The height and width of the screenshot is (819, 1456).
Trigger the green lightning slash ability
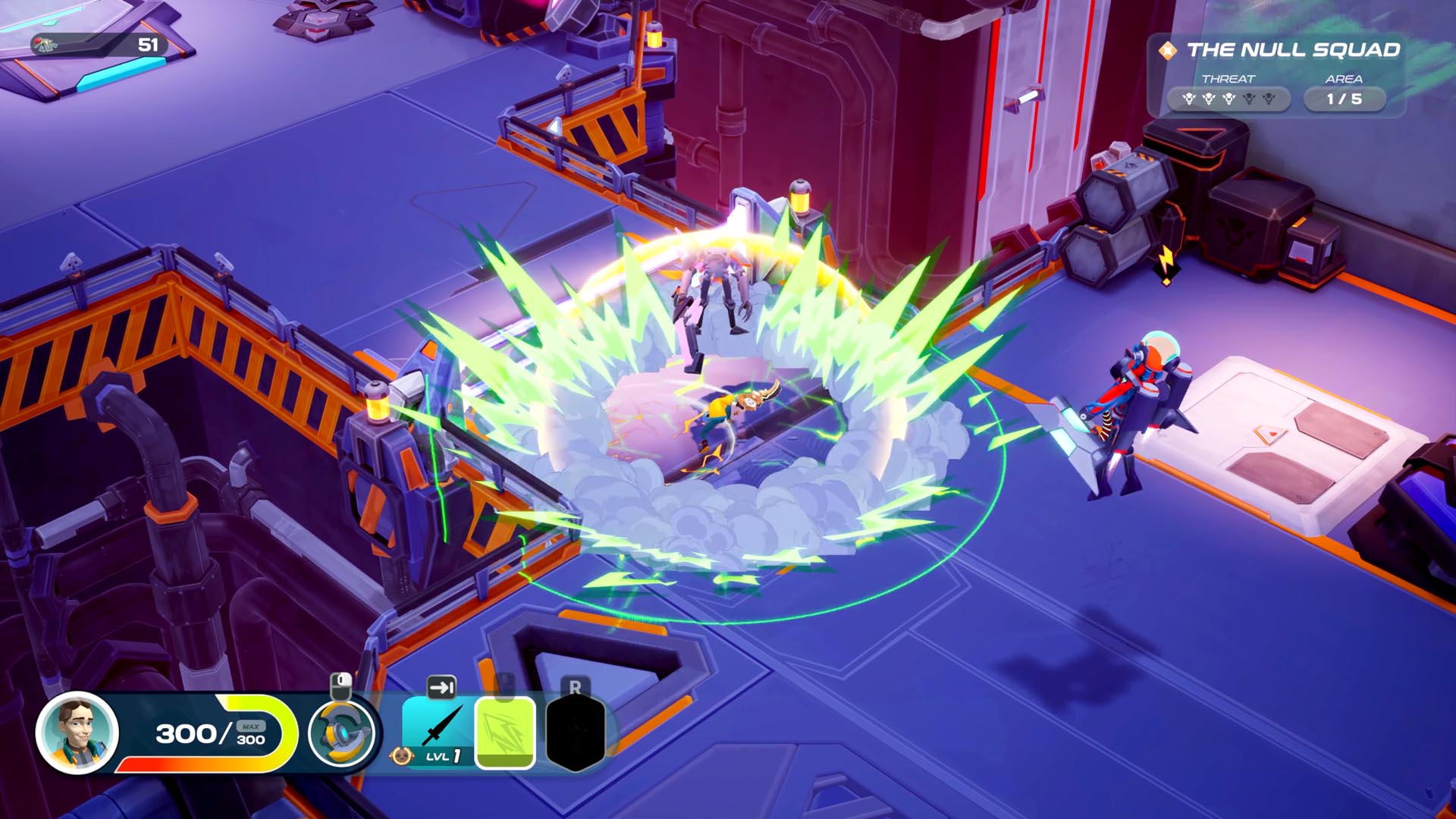(x=505, y=733)
